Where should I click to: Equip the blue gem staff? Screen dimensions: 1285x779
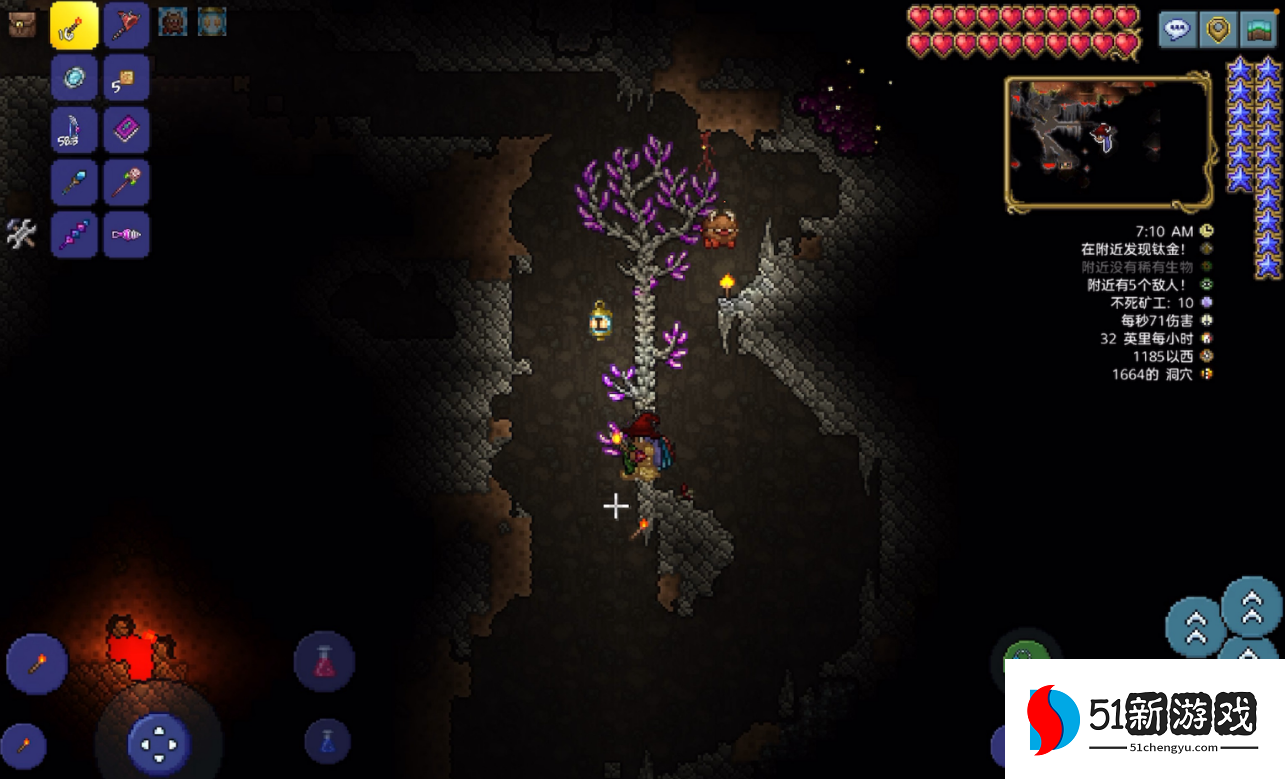point(75,183)
